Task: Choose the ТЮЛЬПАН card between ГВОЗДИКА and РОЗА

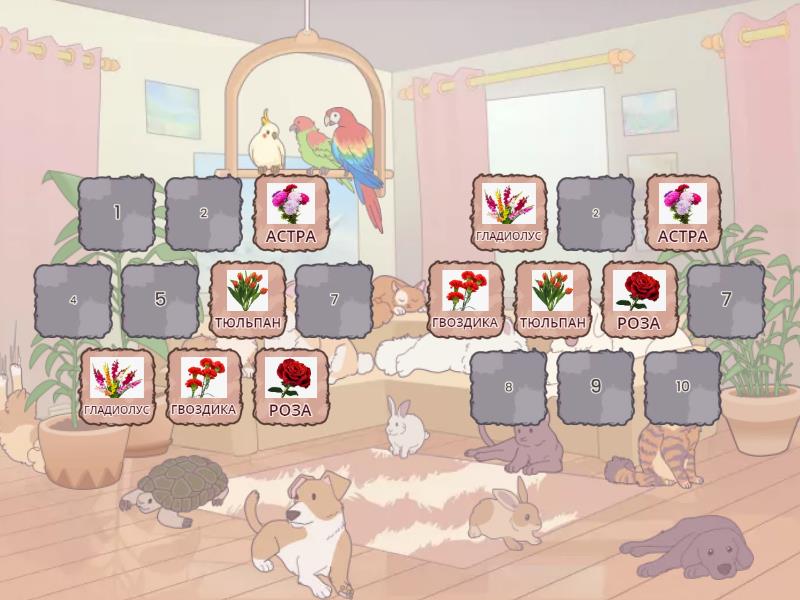Action: pyautogui.click(x=553, y=300)
